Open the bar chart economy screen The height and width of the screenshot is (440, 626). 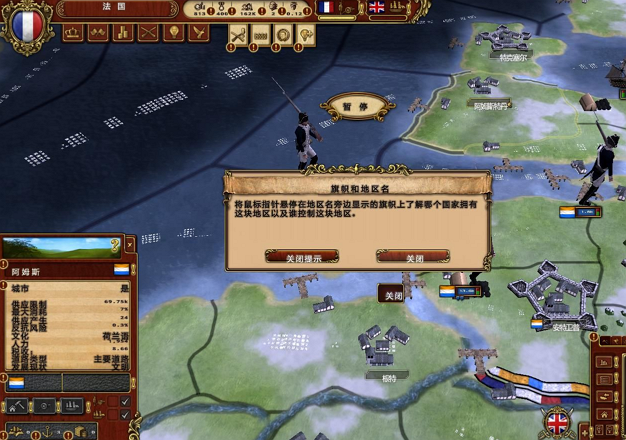coord(123,33)
